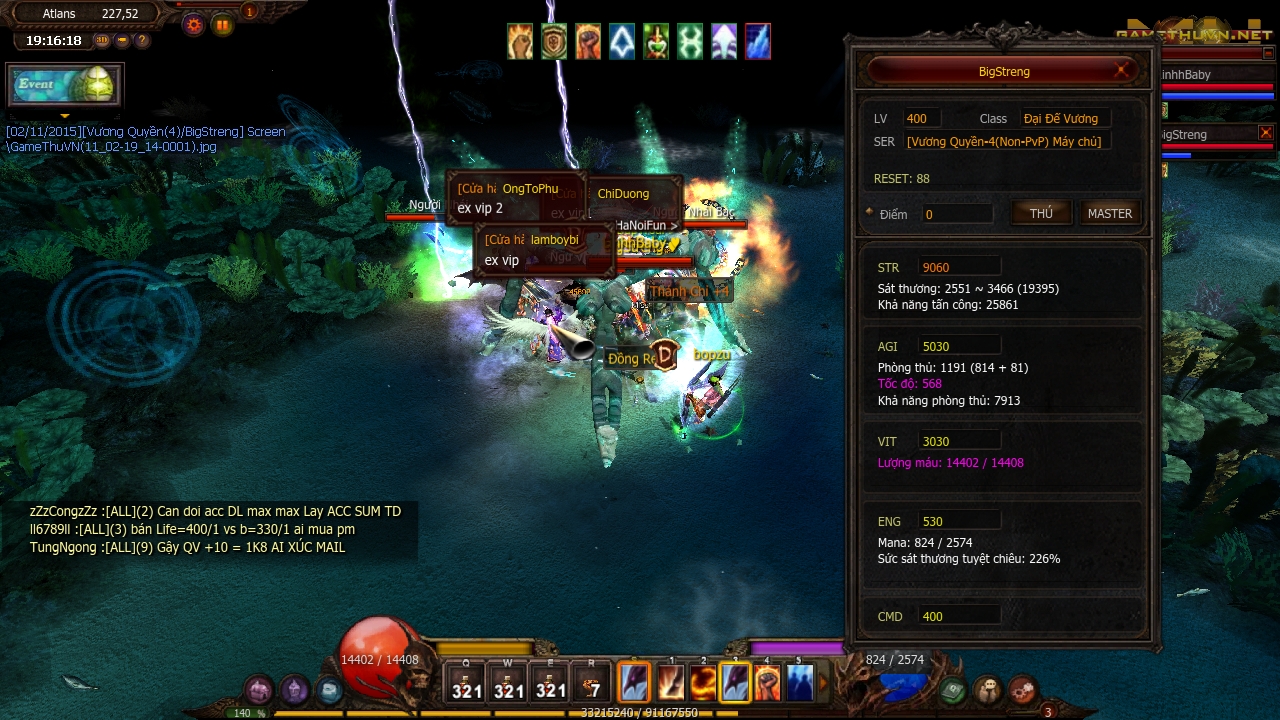Click the orange pause button
This screenshot has width=1280, height=720.
pyautogui.click(x=222, y=25)
